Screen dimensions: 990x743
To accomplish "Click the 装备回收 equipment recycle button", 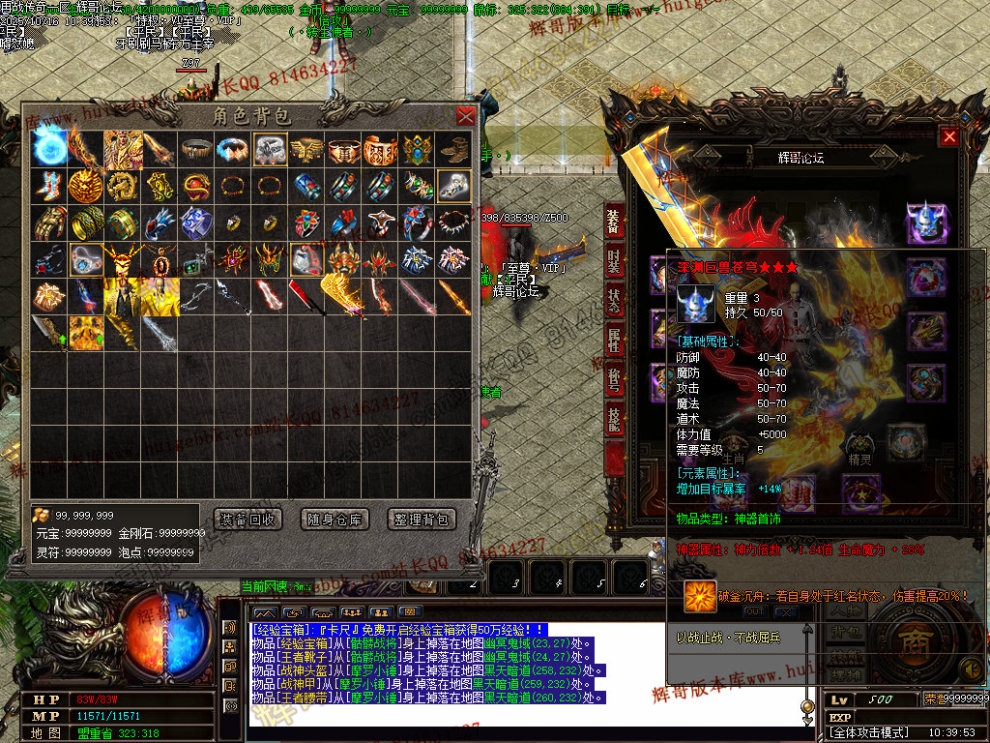I will pyautogui.click(x=248, y=519).
